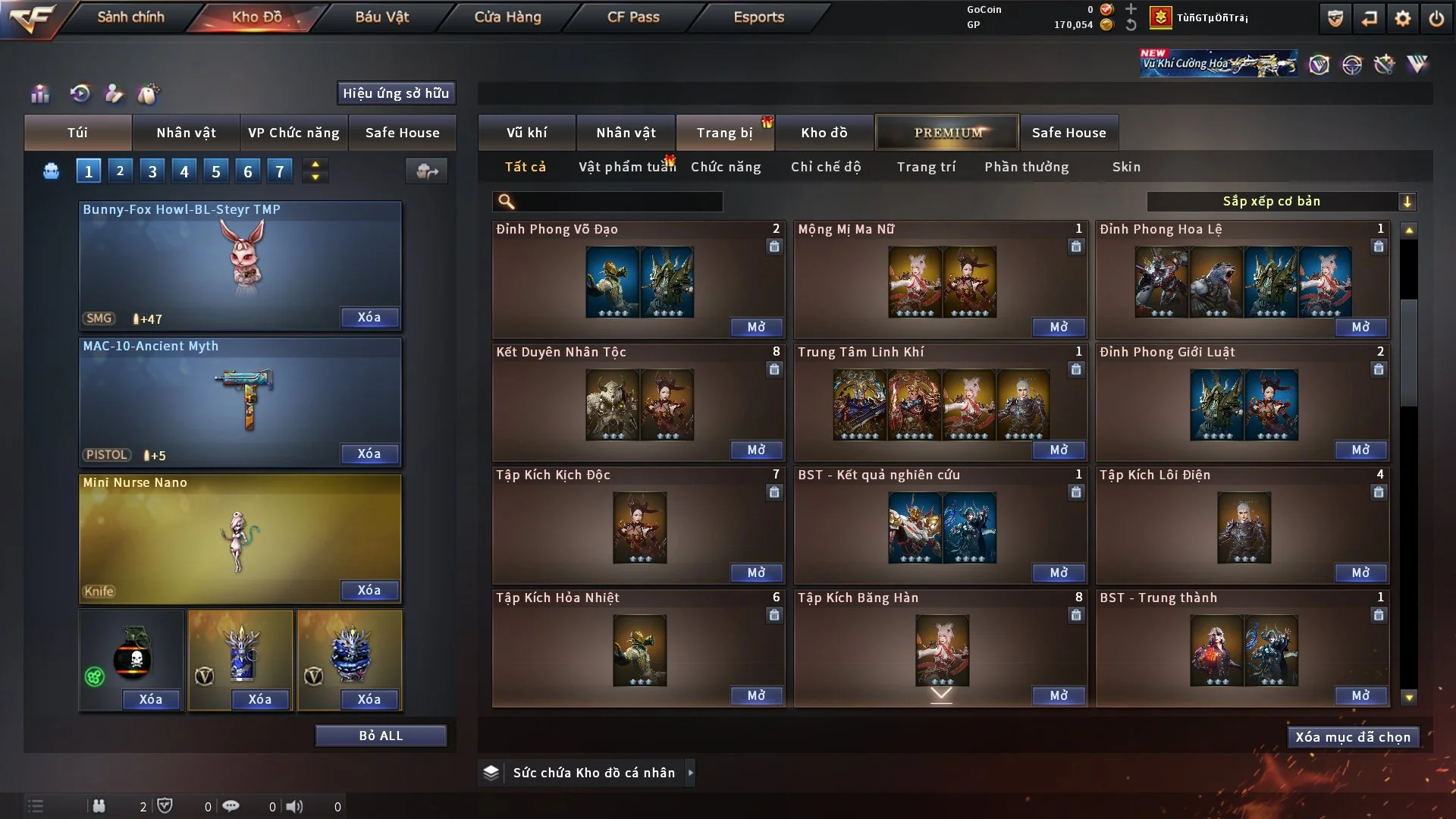
Task: Switch to the Vũ khí weapons tab
Action: [526, 133]
